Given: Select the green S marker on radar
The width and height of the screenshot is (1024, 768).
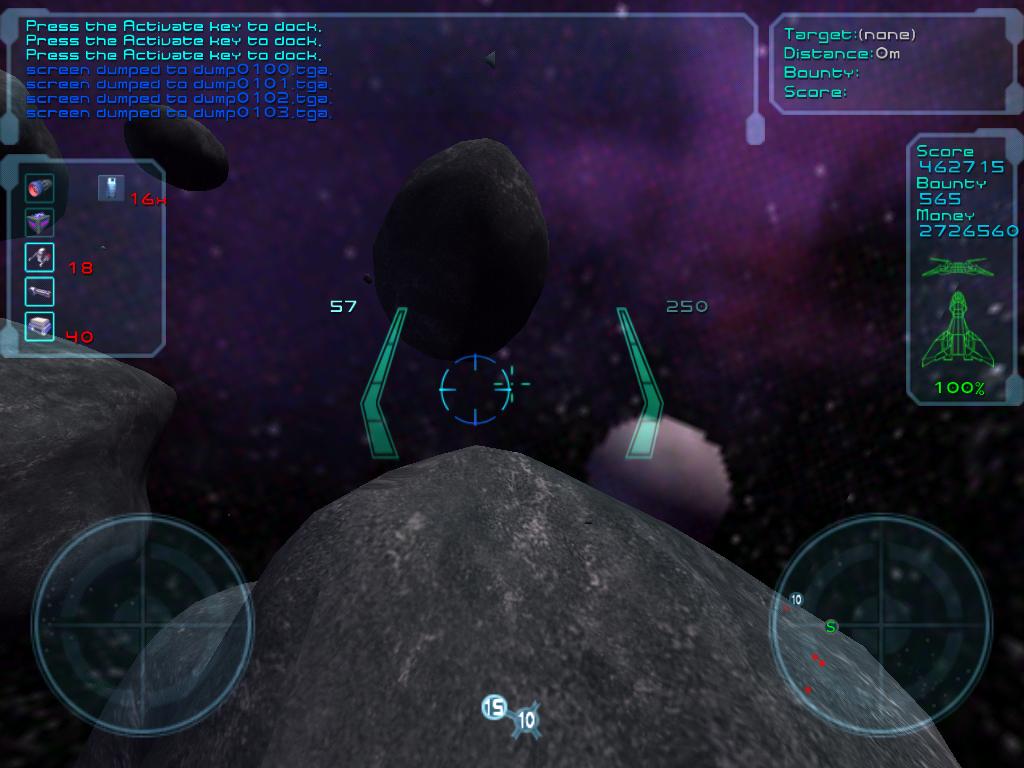Looking at the screenshot, I should 830,627.
